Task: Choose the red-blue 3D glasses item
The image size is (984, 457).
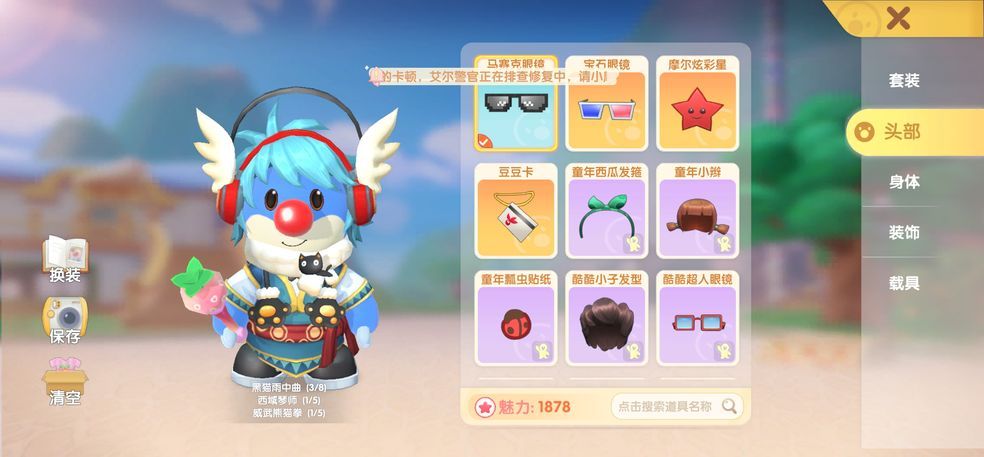Action: [606, 105]
